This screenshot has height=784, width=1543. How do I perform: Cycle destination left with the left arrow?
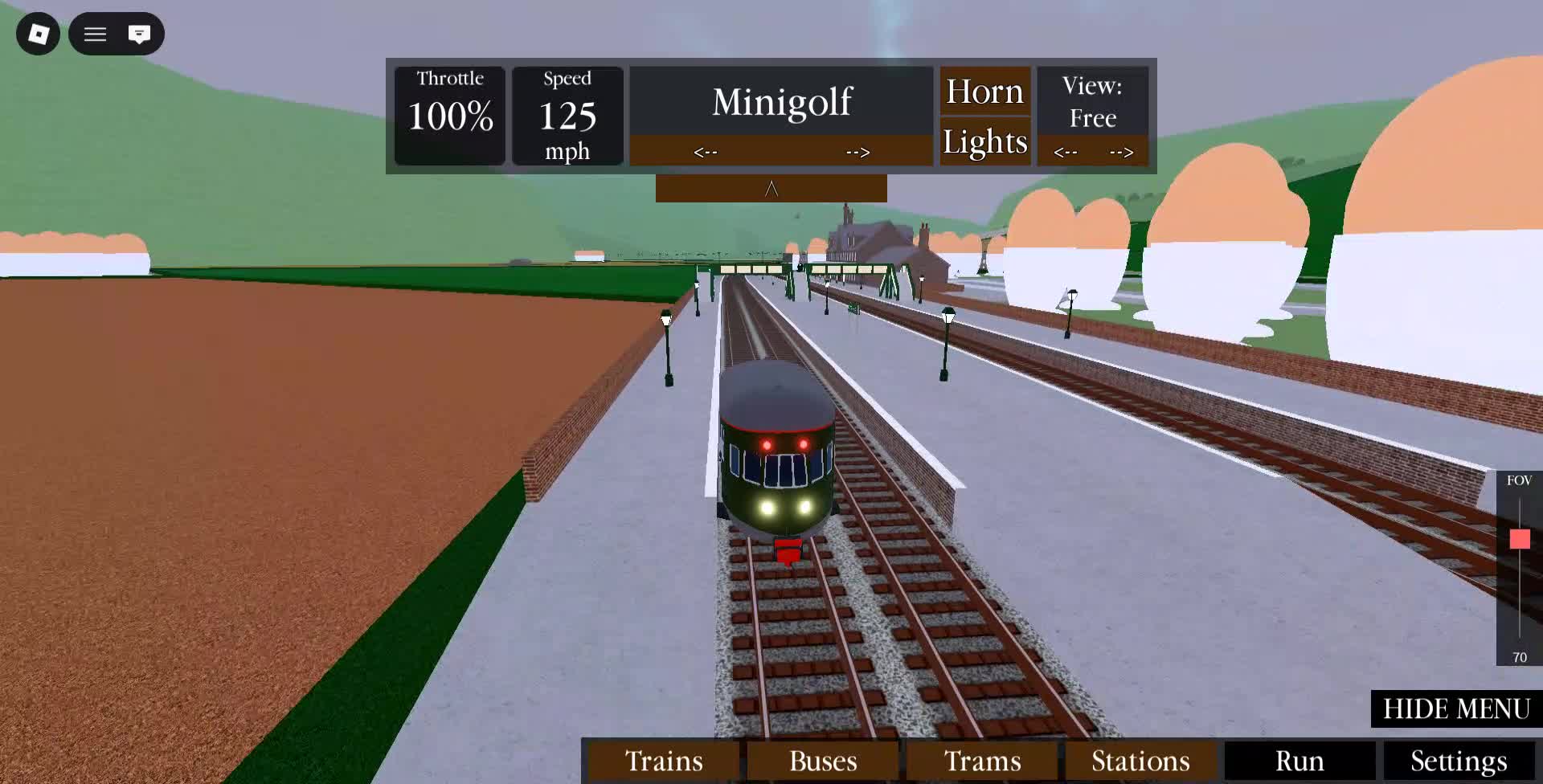click(x=705, y=151)
